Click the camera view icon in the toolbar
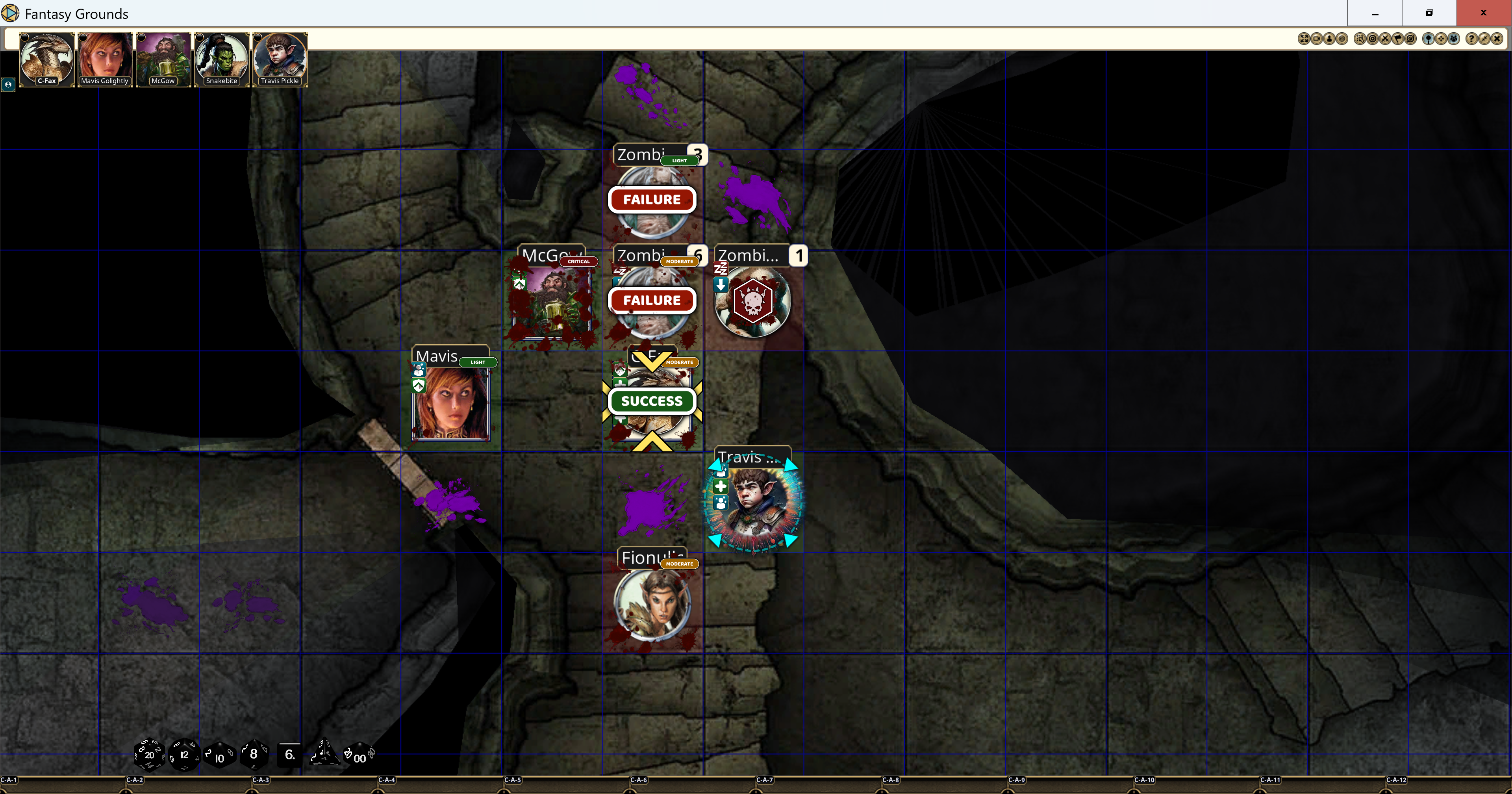 (1317, 39)
